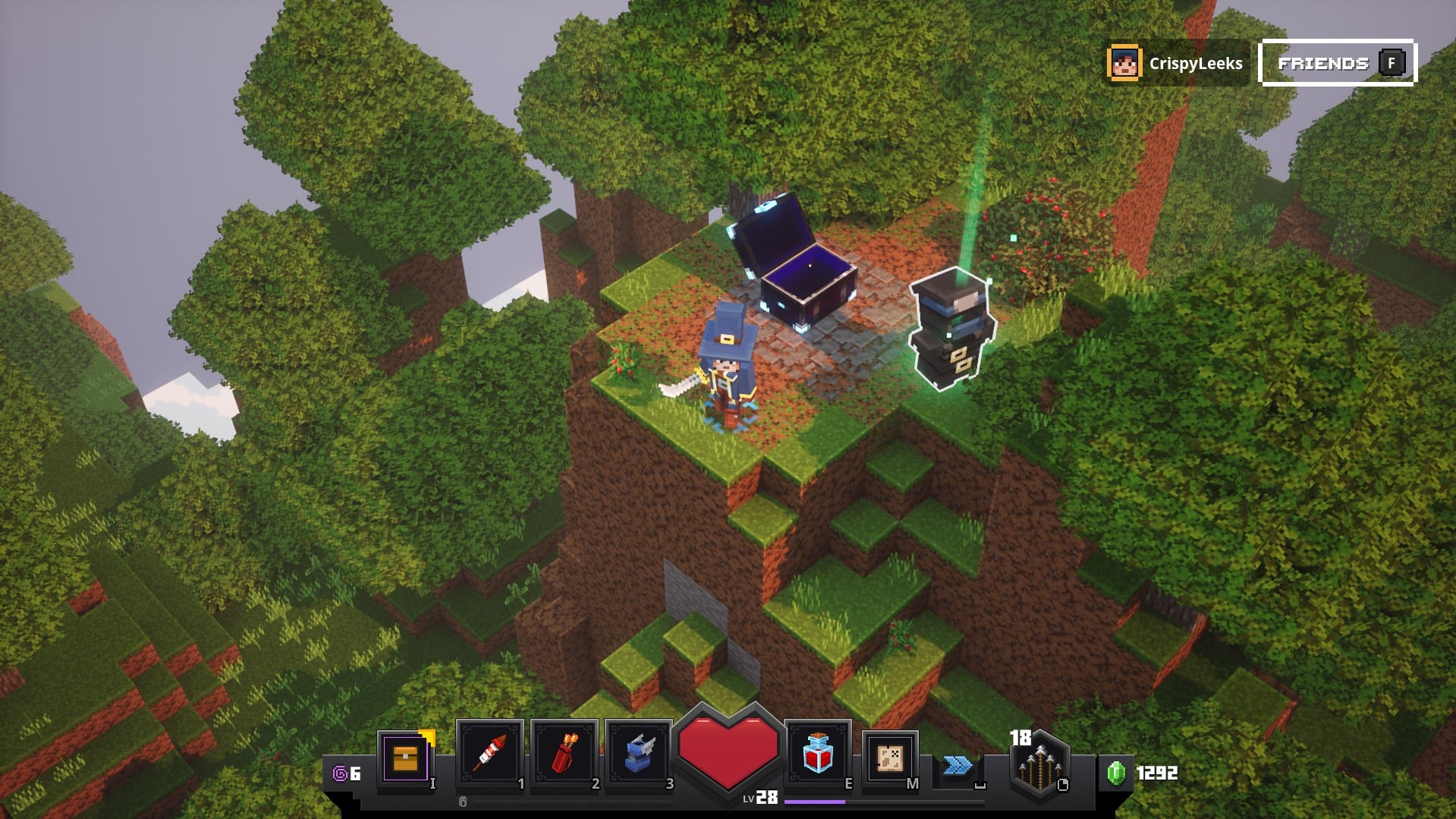Open the FRIENDS panel
The height and width of the screenshot is (819, 1456).
[x=1336, y=63]
